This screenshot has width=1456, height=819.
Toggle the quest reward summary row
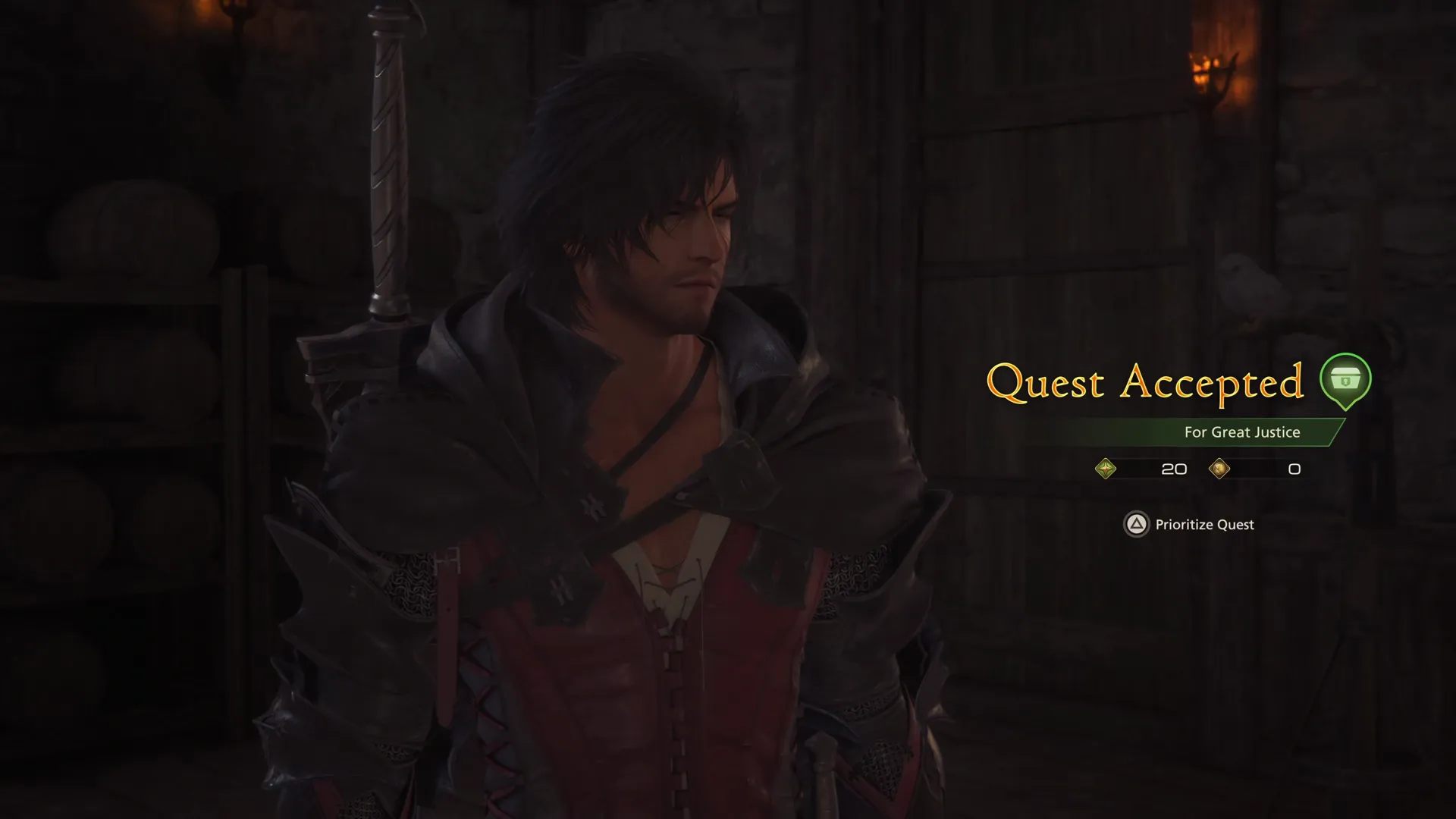(x=1198, y=469)
